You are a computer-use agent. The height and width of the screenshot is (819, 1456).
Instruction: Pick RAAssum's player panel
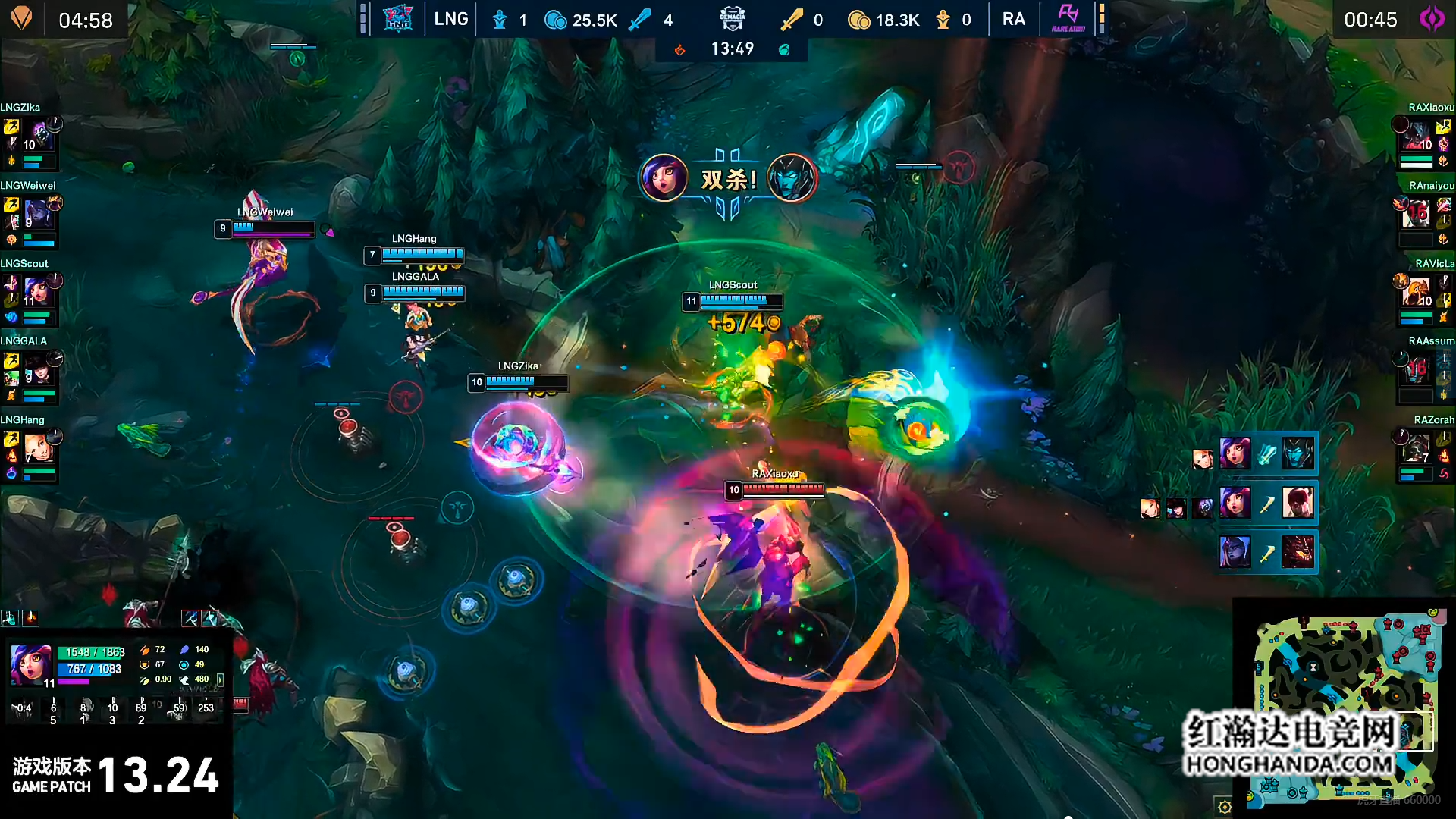click(1424, 372)
